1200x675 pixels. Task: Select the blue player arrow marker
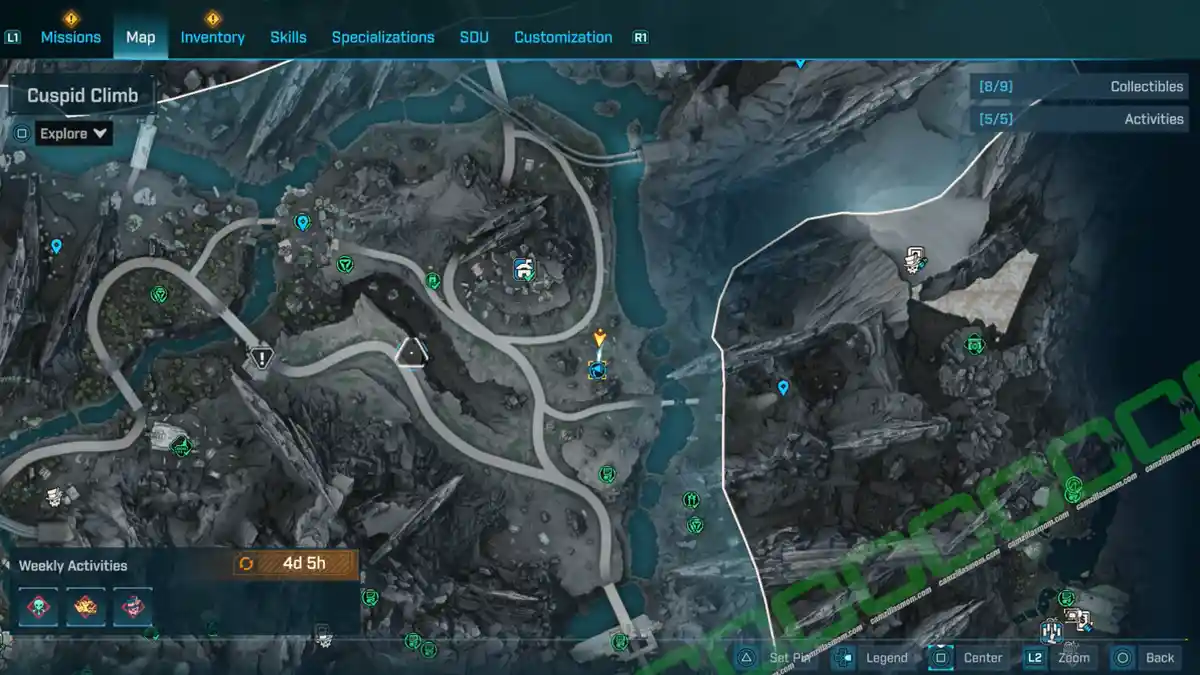tap(598, 370)
